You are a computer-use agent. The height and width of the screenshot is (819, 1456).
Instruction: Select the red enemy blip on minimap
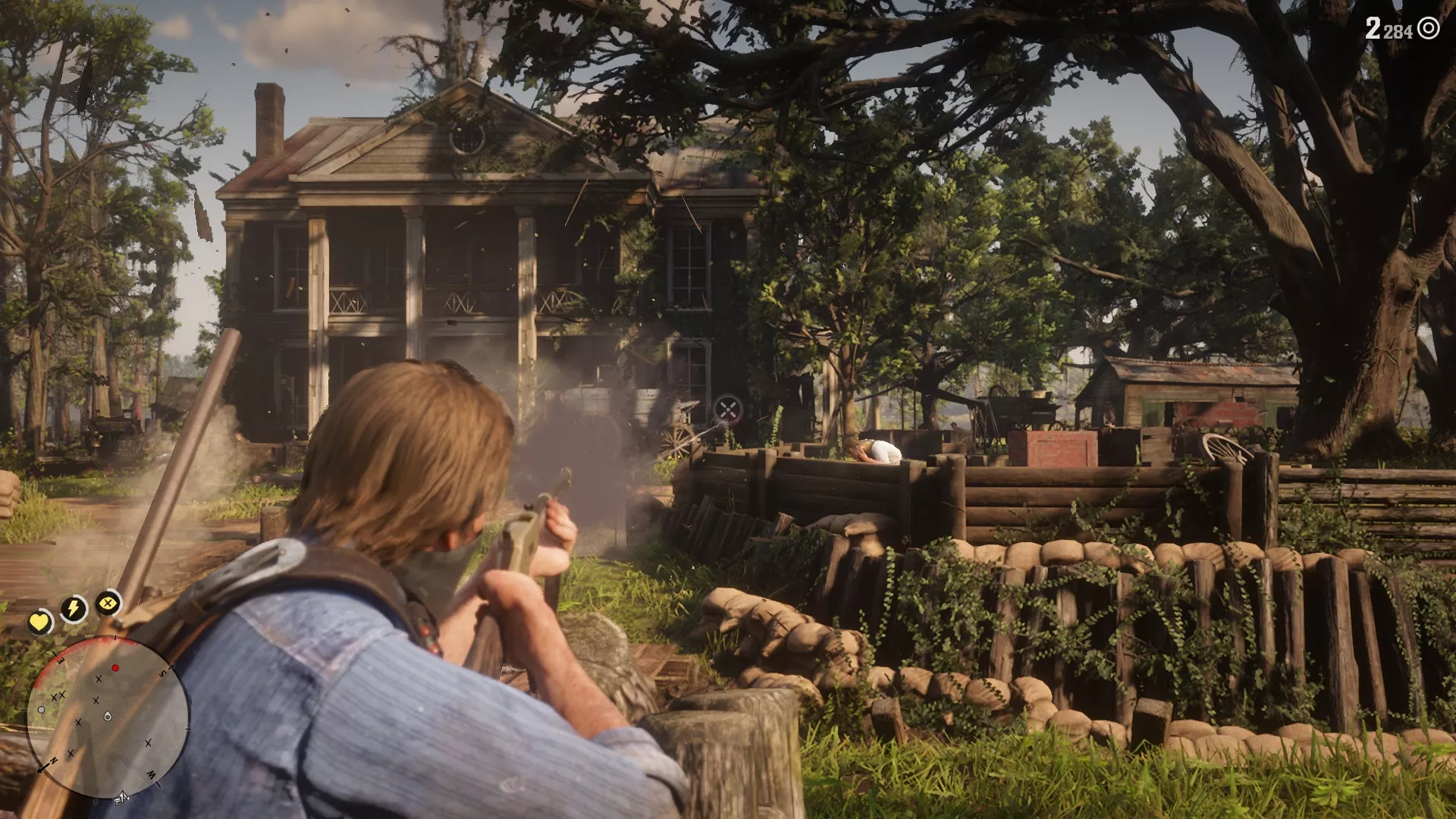[115, 667]
